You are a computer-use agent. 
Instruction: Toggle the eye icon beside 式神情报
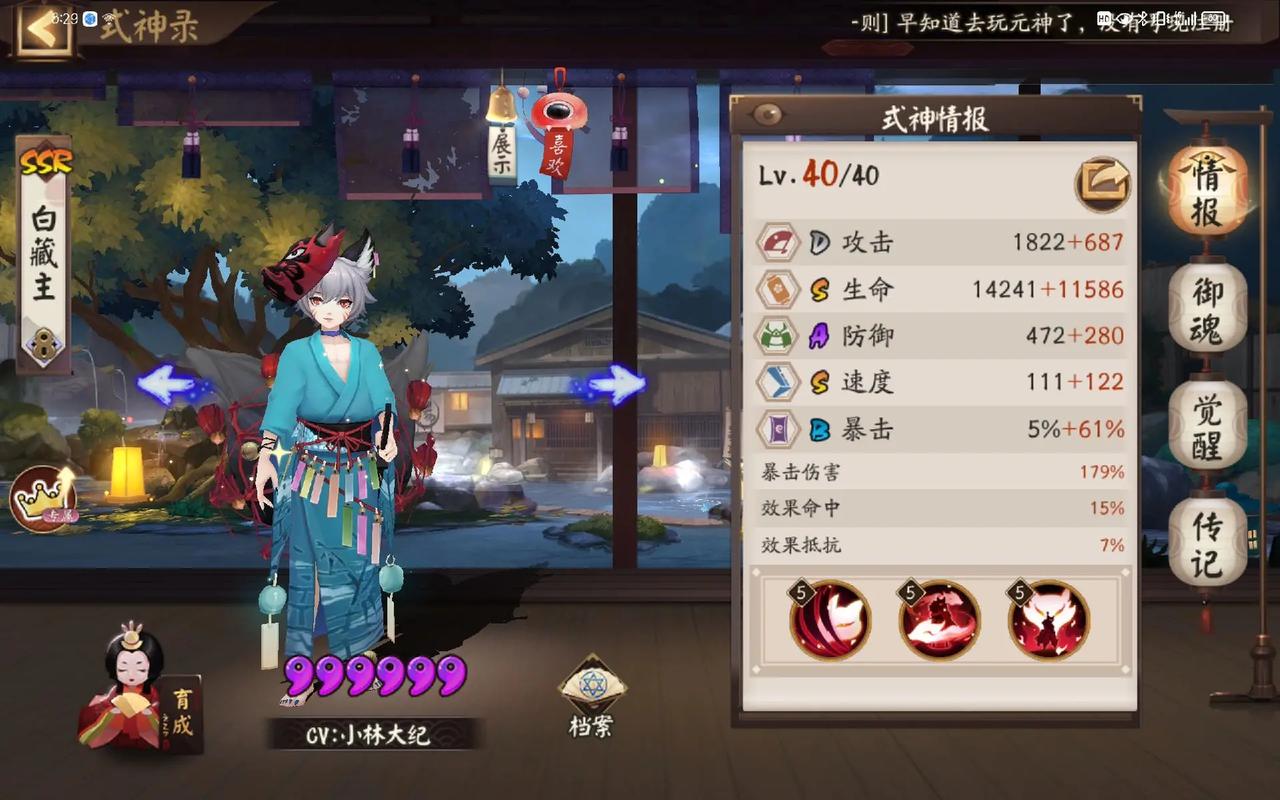pos(767,116)
